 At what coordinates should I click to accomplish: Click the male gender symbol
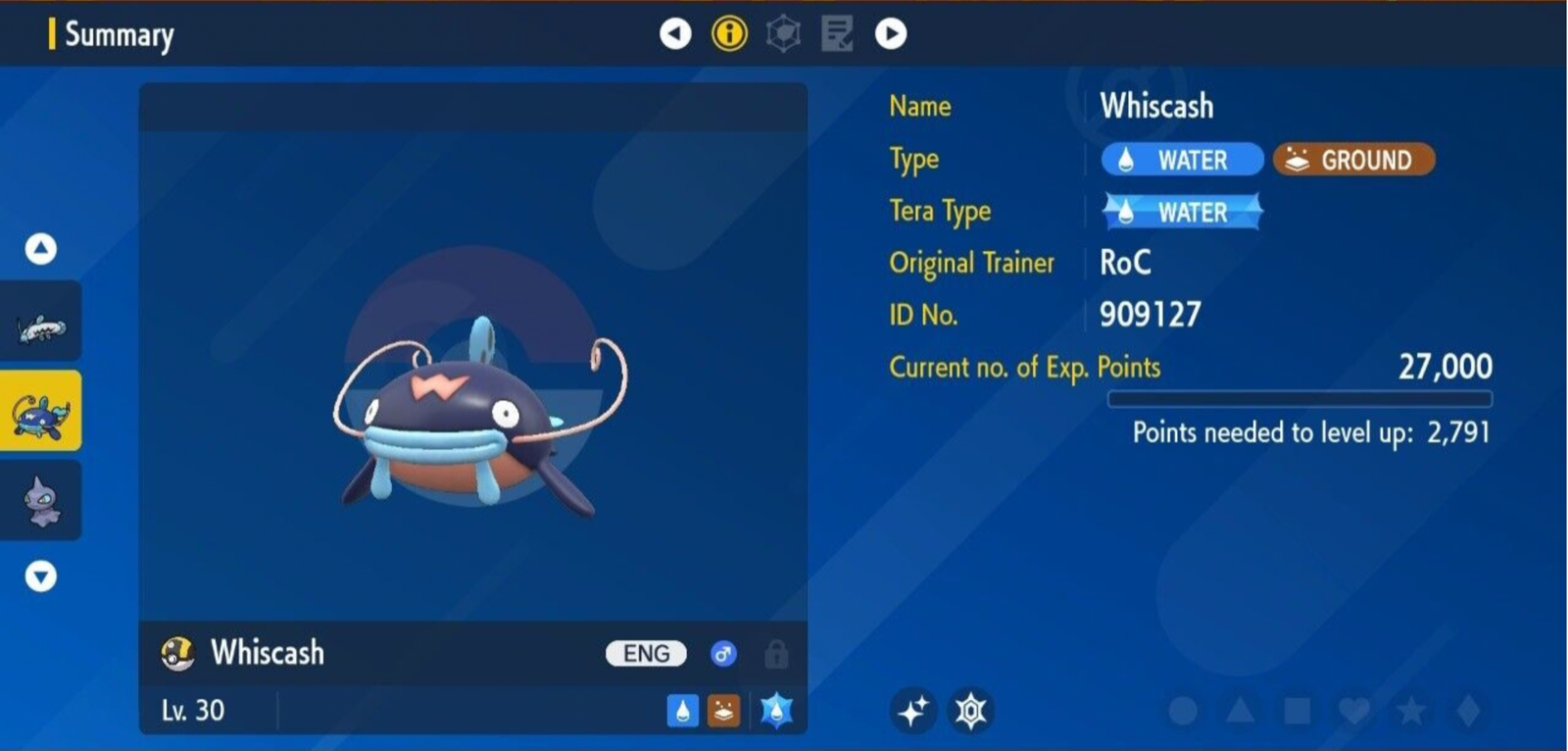[x=724, y=653]
